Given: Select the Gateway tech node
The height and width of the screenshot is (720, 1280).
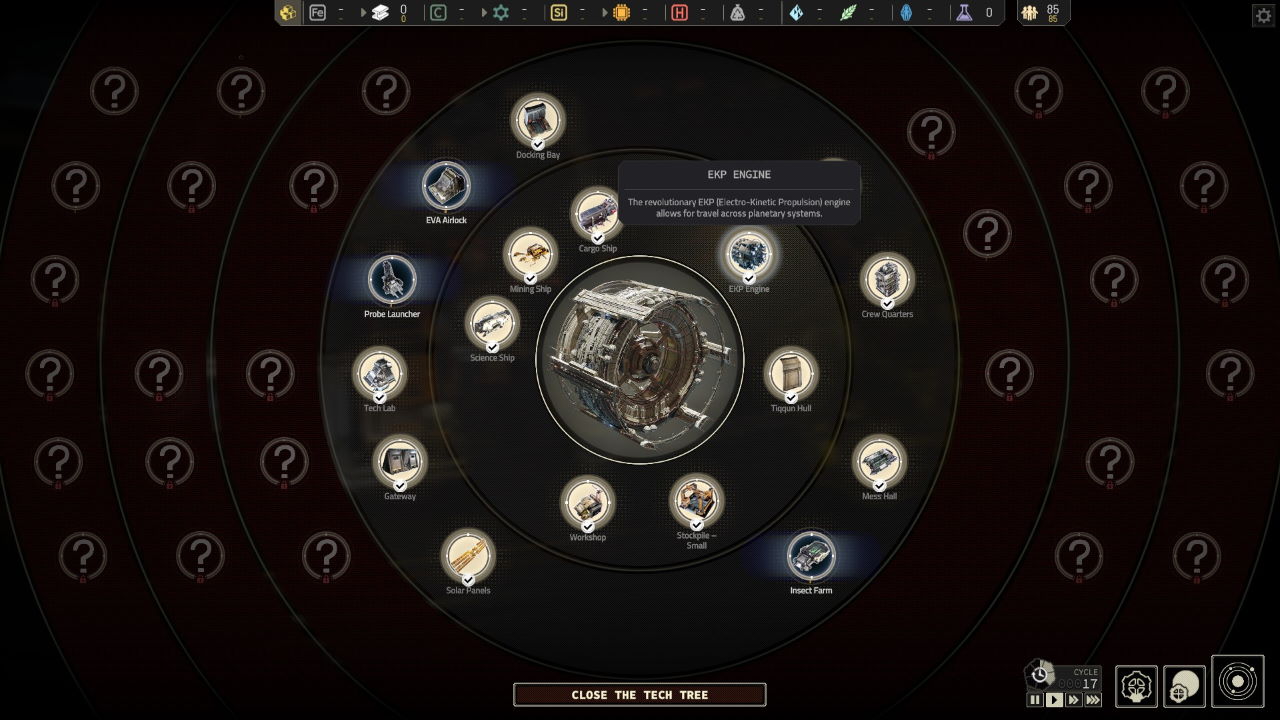Looking at the screenshot, I should coord(400,462).
